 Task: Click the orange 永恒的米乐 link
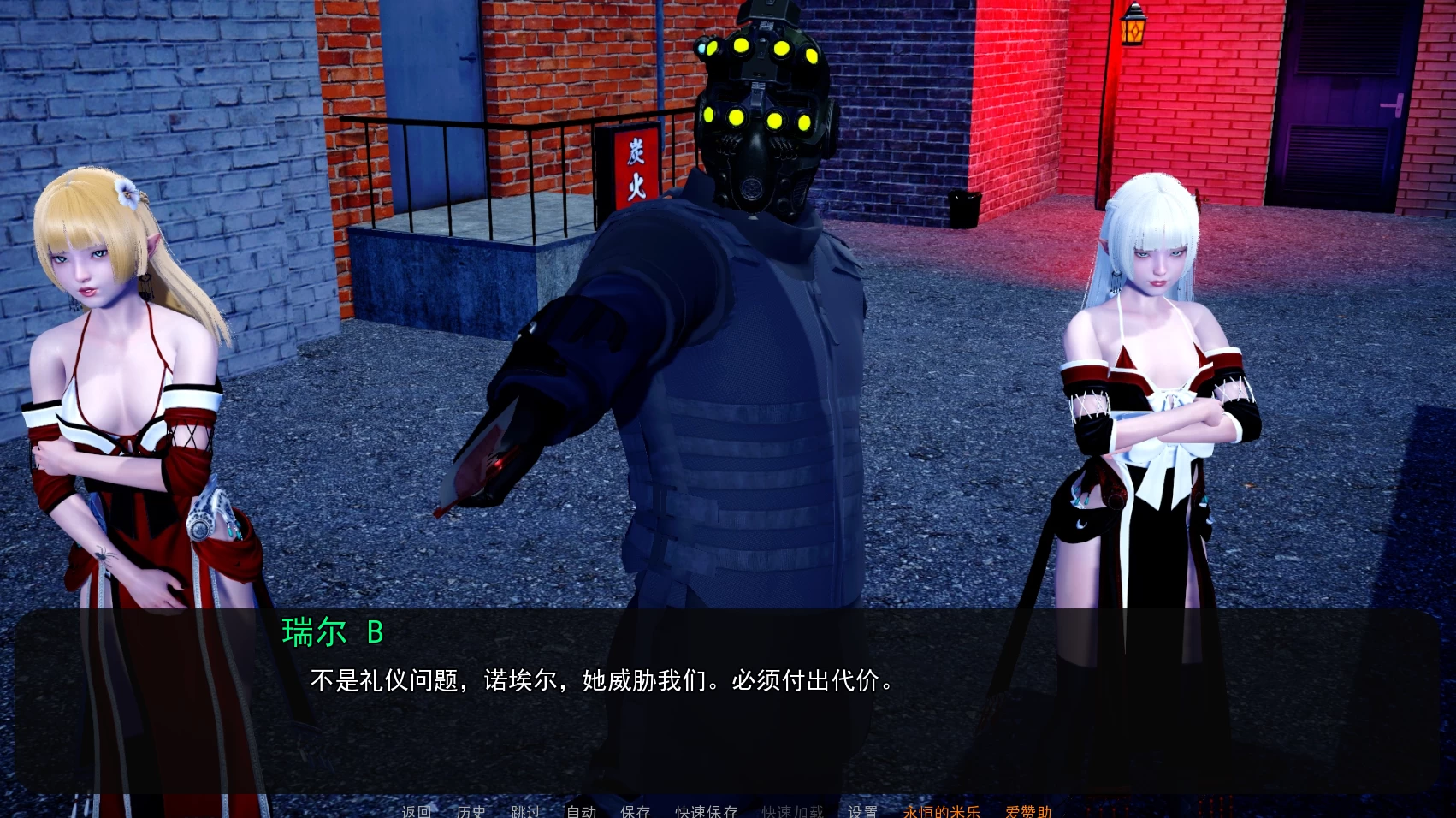(941, 812)
